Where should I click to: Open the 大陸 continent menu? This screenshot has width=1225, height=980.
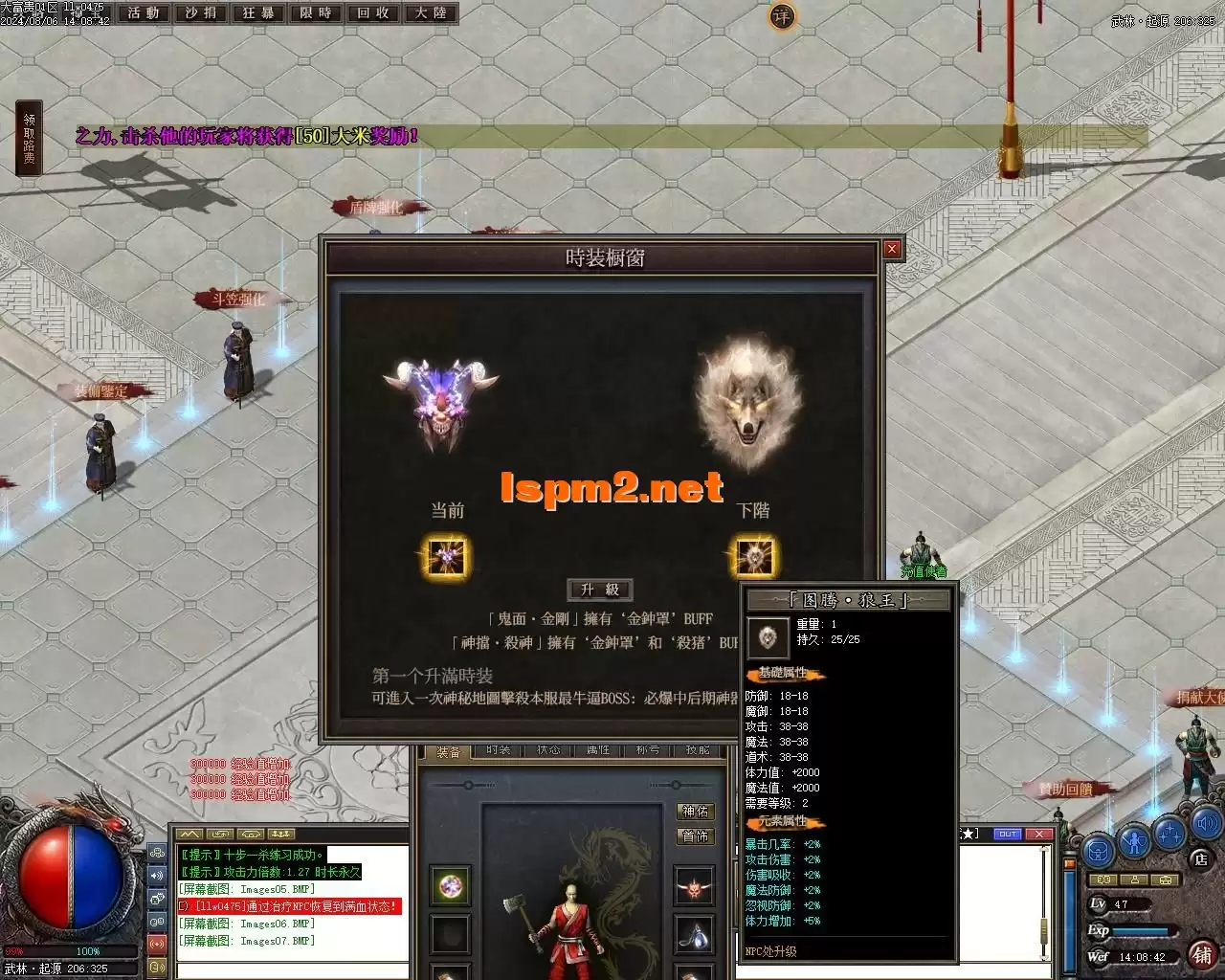tap(431, 12)
